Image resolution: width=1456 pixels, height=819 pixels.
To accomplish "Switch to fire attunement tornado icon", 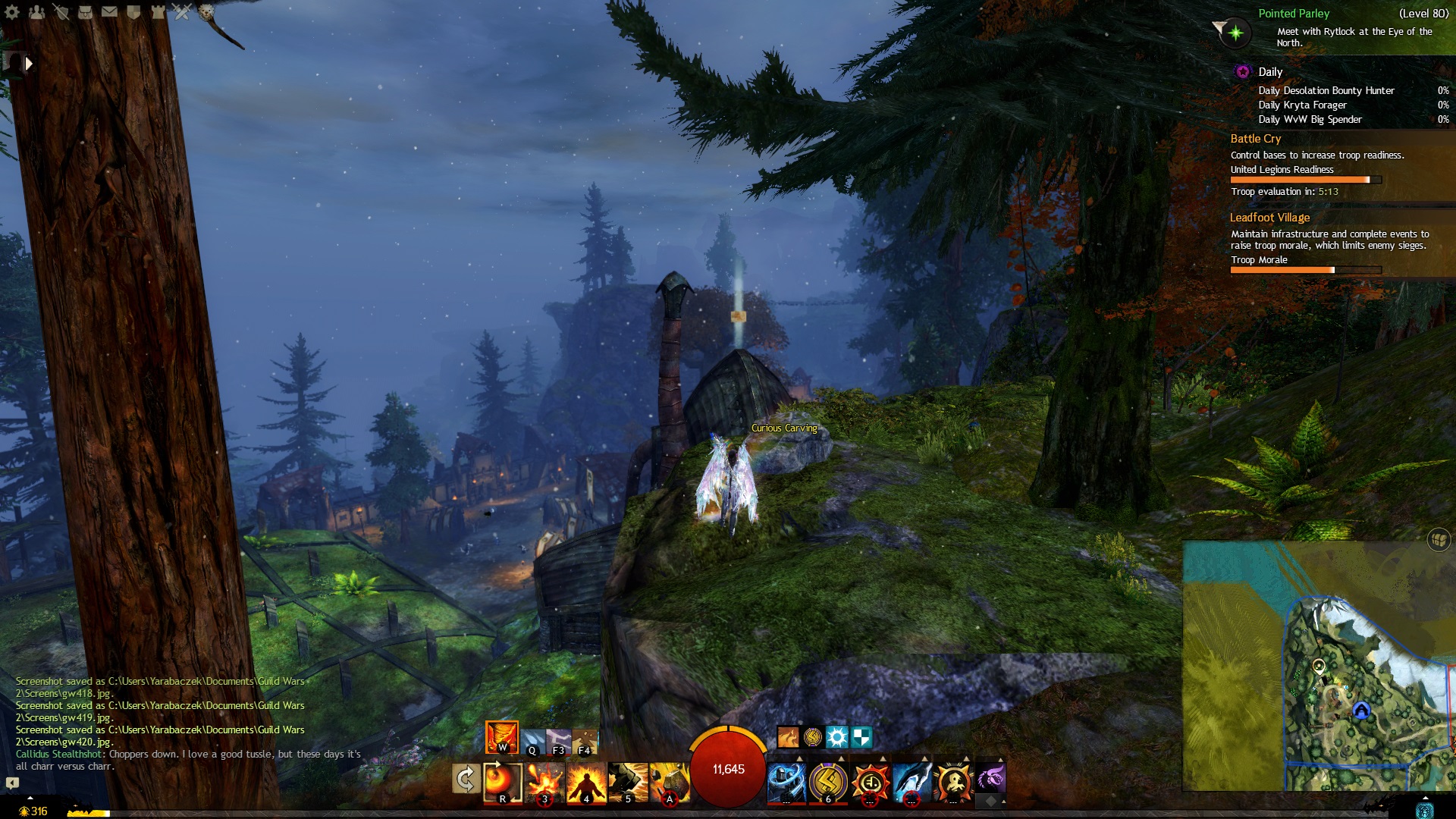I will (x=501, y=736).
